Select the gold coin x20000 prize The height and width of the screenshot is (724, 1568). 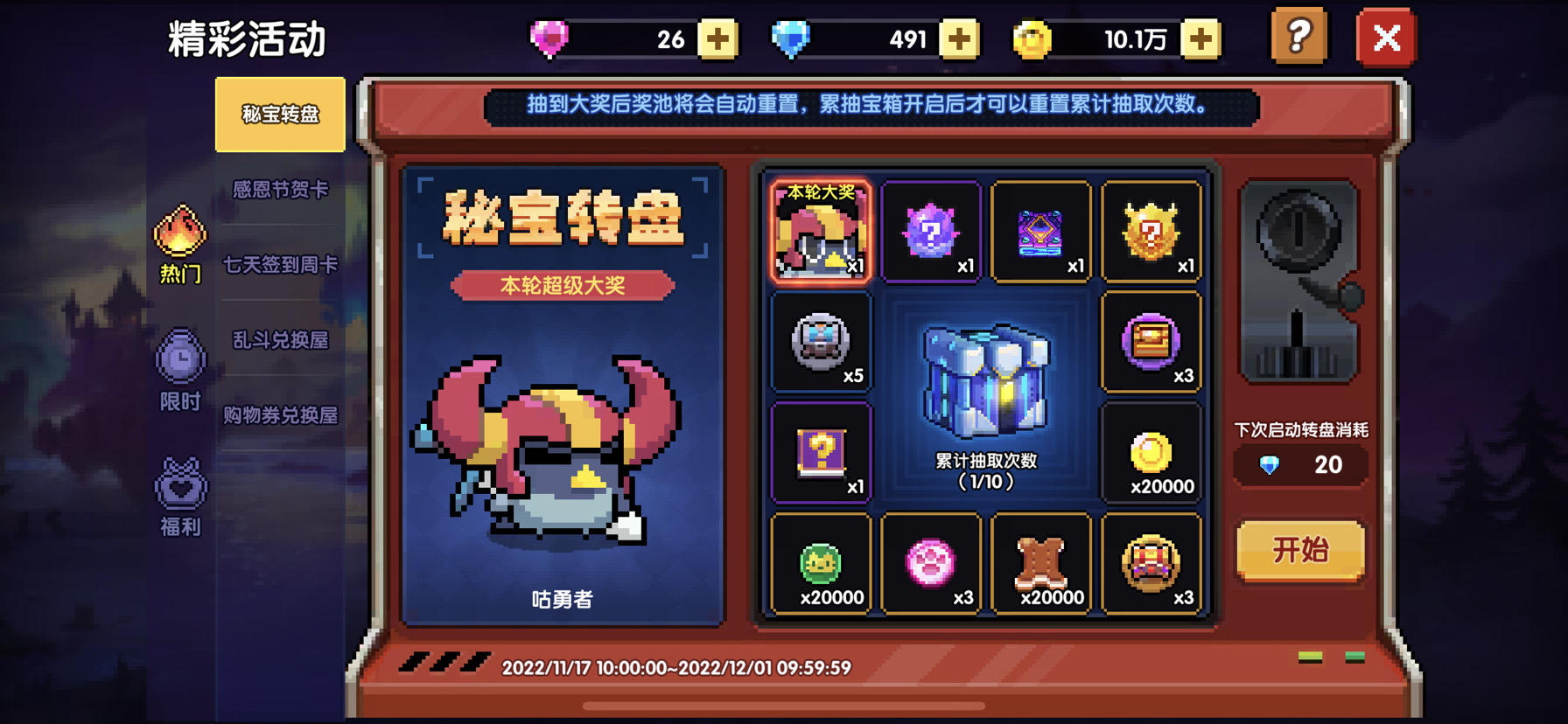(x=1152, y=453)
